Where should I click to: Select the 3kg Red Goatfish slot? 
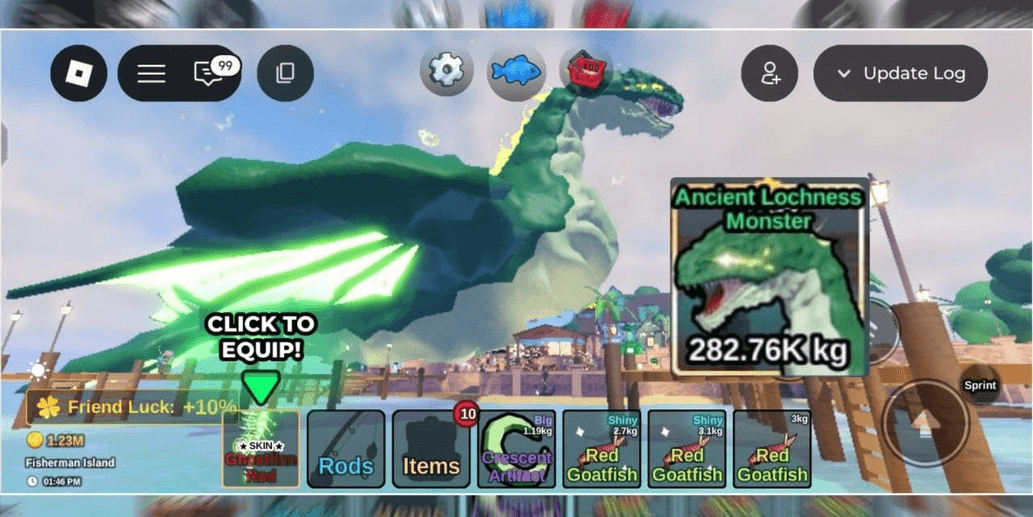[772, 450]
